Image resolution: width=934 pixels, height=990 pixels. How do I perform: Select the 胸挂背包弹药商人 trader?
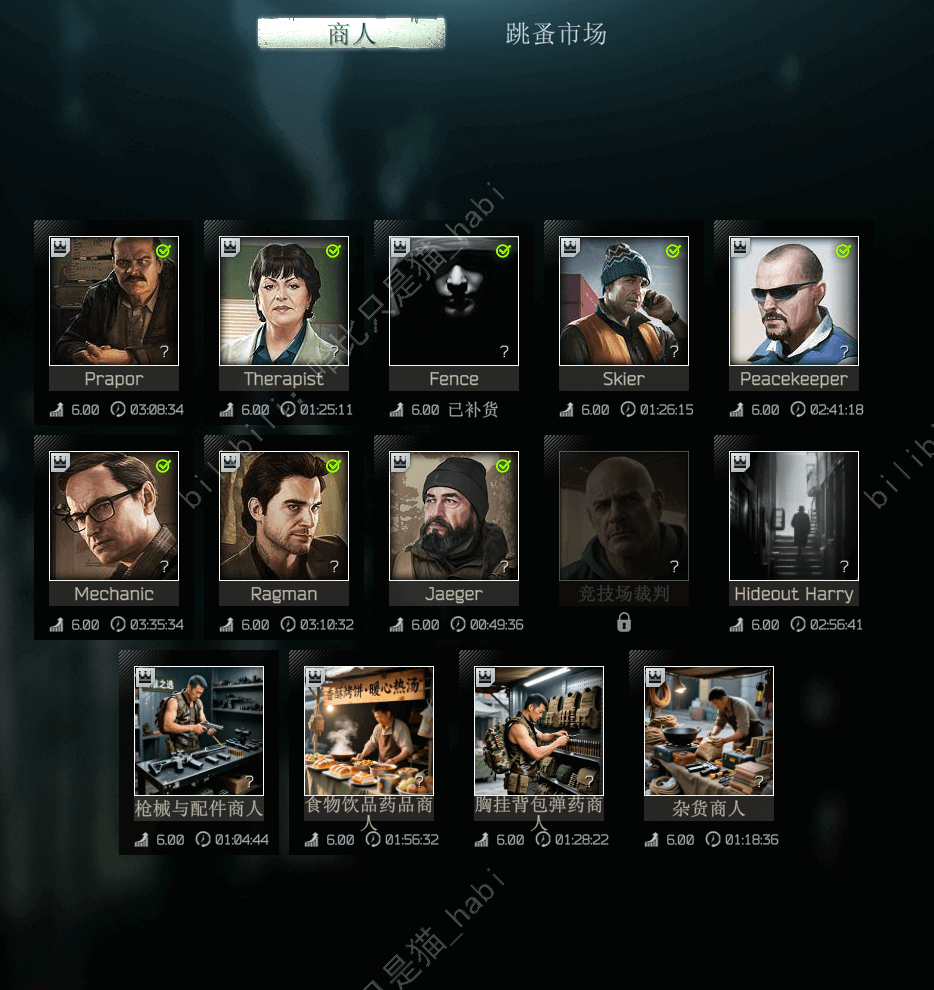pos(539,731)
